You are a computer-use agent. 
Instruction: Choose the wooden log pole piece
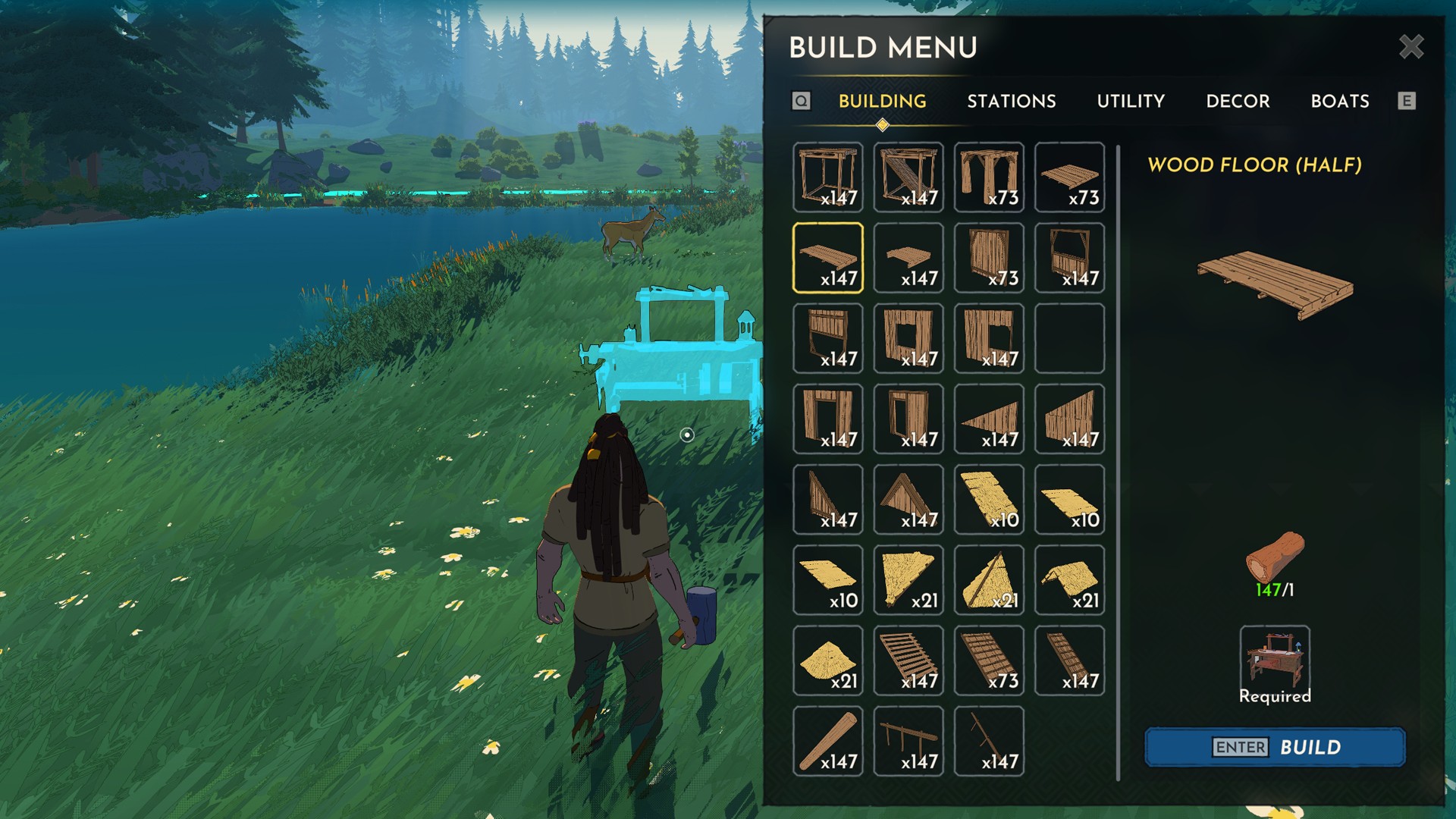tap(827, 741)
